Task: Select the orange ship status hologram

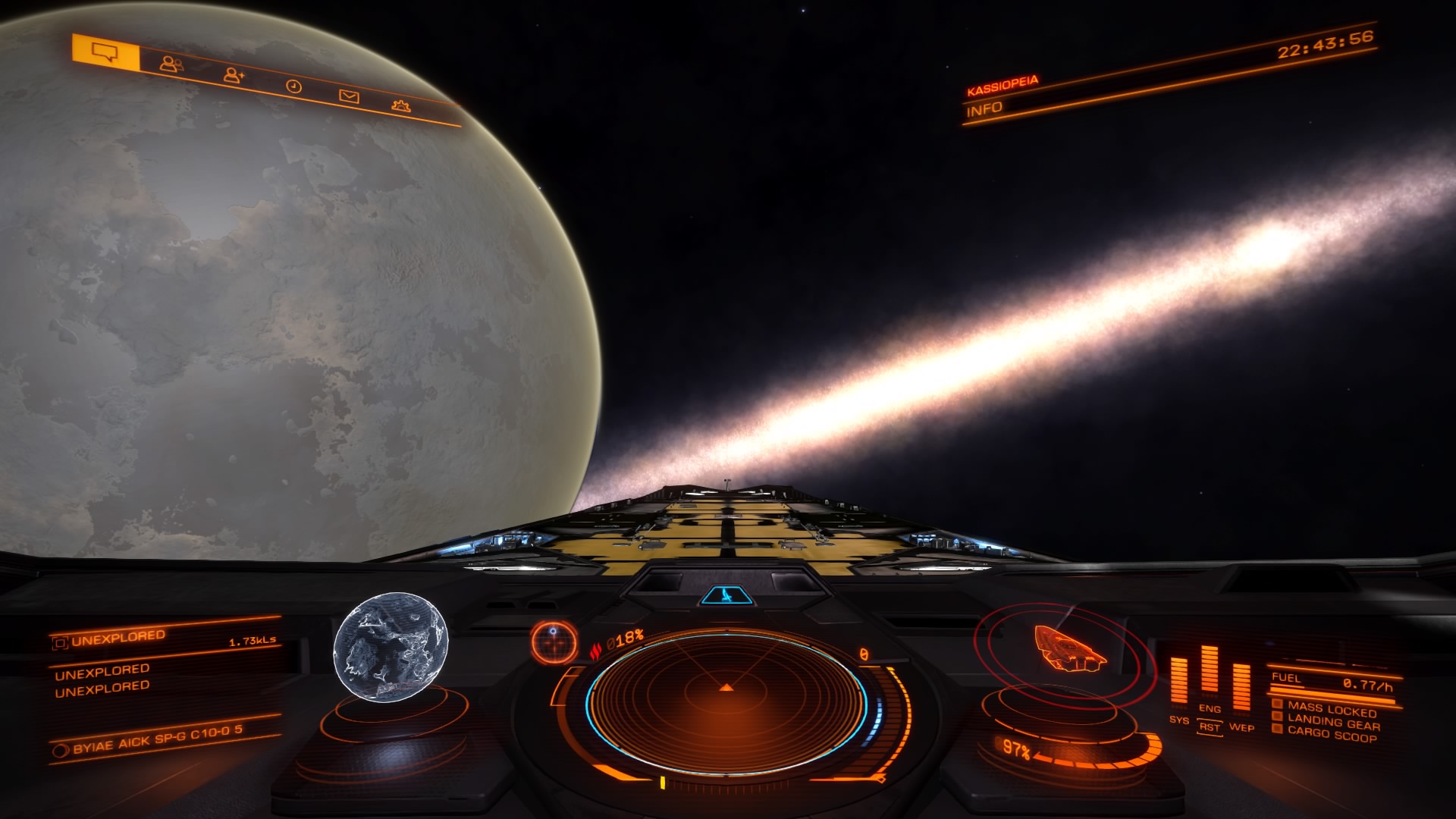Action: coord(1067,650)
